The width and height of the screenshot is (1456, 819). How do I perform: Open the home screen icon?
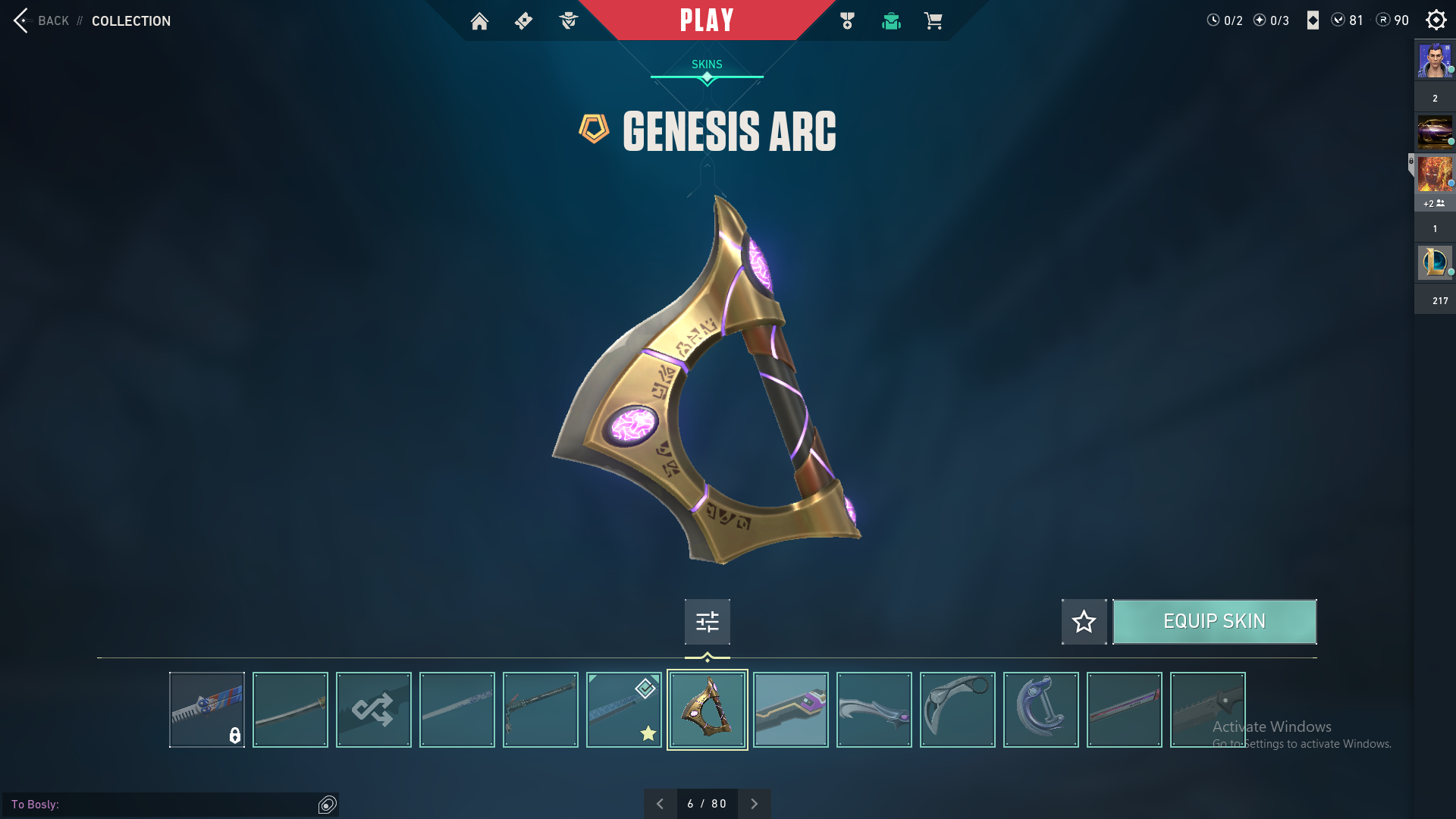pyautogui.click(x=479, y=21)
